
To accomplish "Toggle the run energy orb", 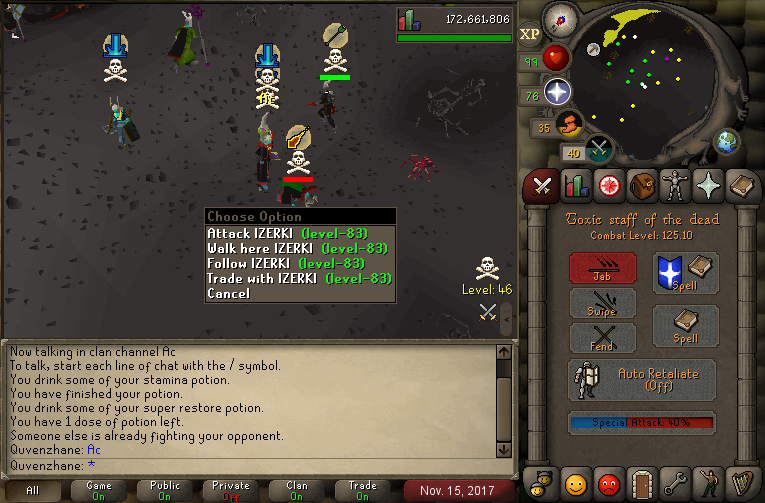I will (x=567, y=125).
